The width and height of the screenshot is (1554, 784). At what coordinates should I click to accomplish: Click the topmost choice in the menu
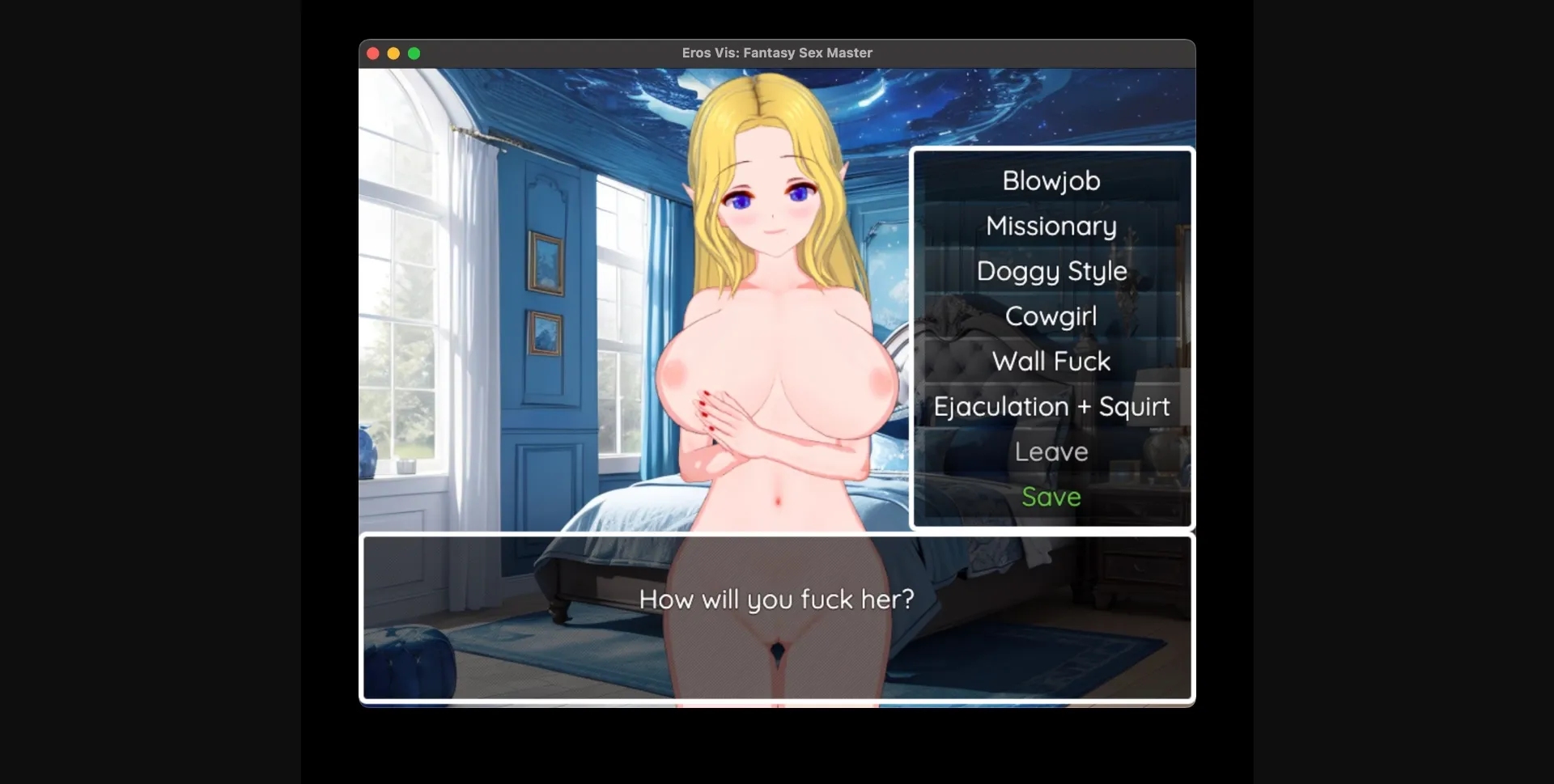1051,181
